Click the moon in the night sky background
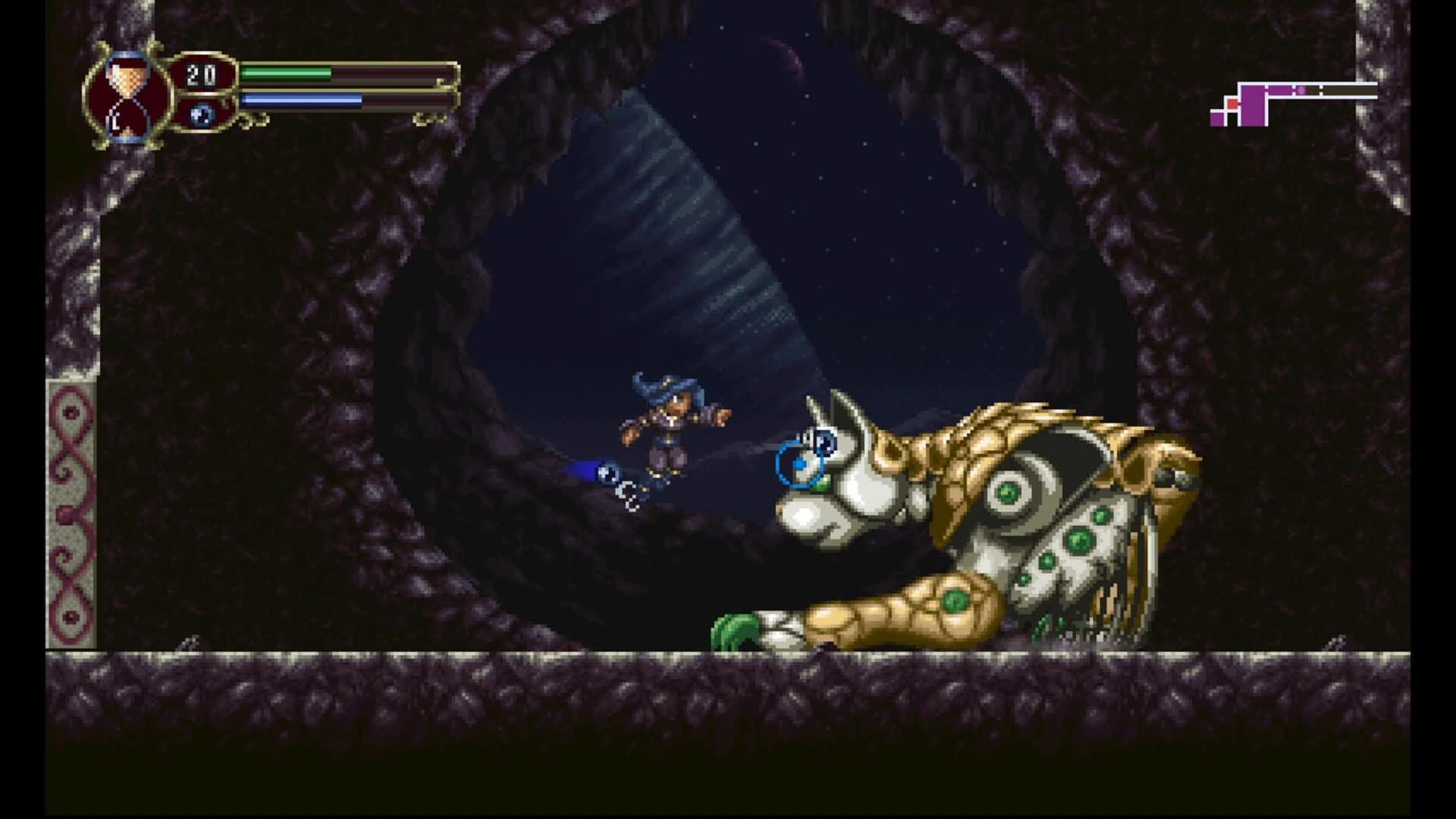The height and width of the screenshot is (819, 1456). point(785,57)
